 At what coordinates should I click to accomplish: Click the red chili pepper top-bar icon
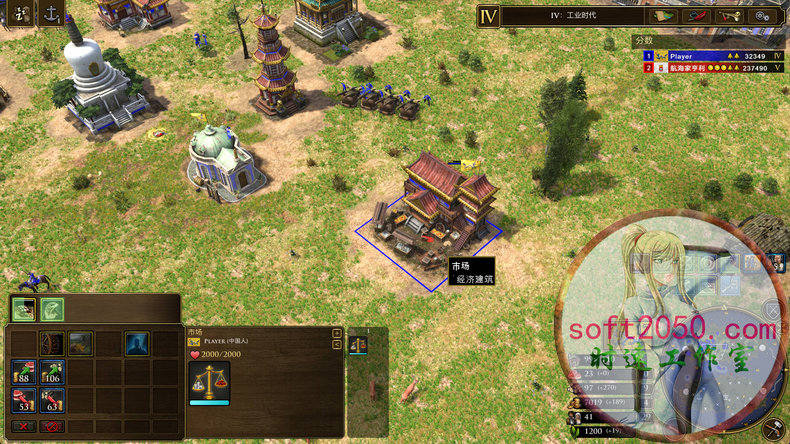point(696,16)
